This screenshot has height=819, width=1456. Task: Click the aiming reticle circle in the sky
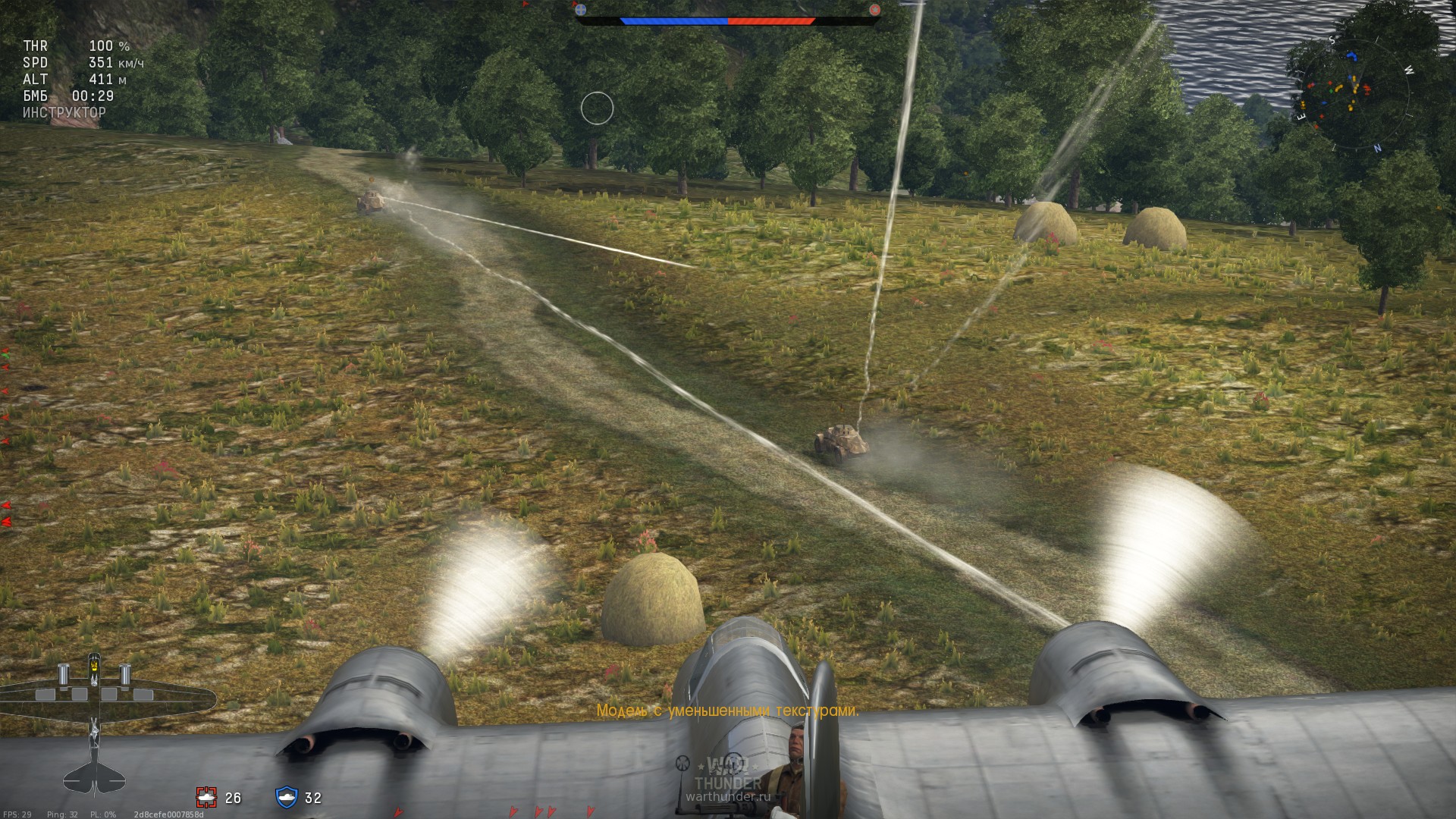click(x=598, y=108)
